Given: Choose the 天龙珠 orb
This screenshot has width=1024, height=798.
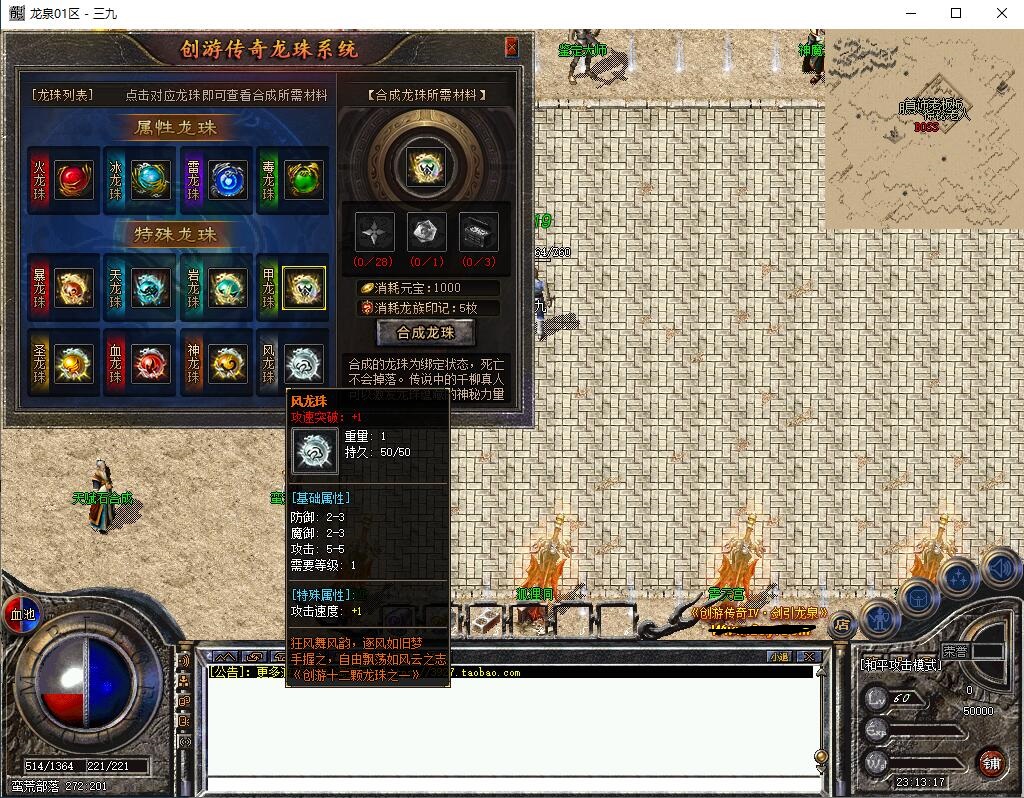Looking at the screenshot, I should click(x=150, y=288).
